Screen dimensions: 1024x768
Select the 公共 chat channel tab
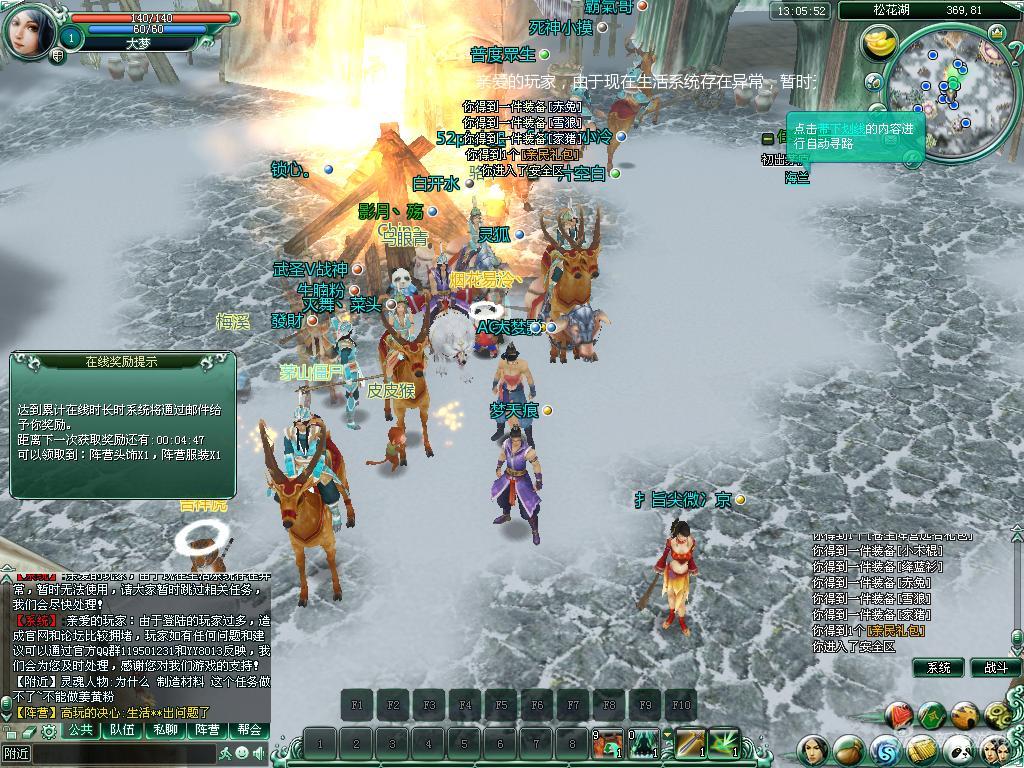click(x=82, y=730)
